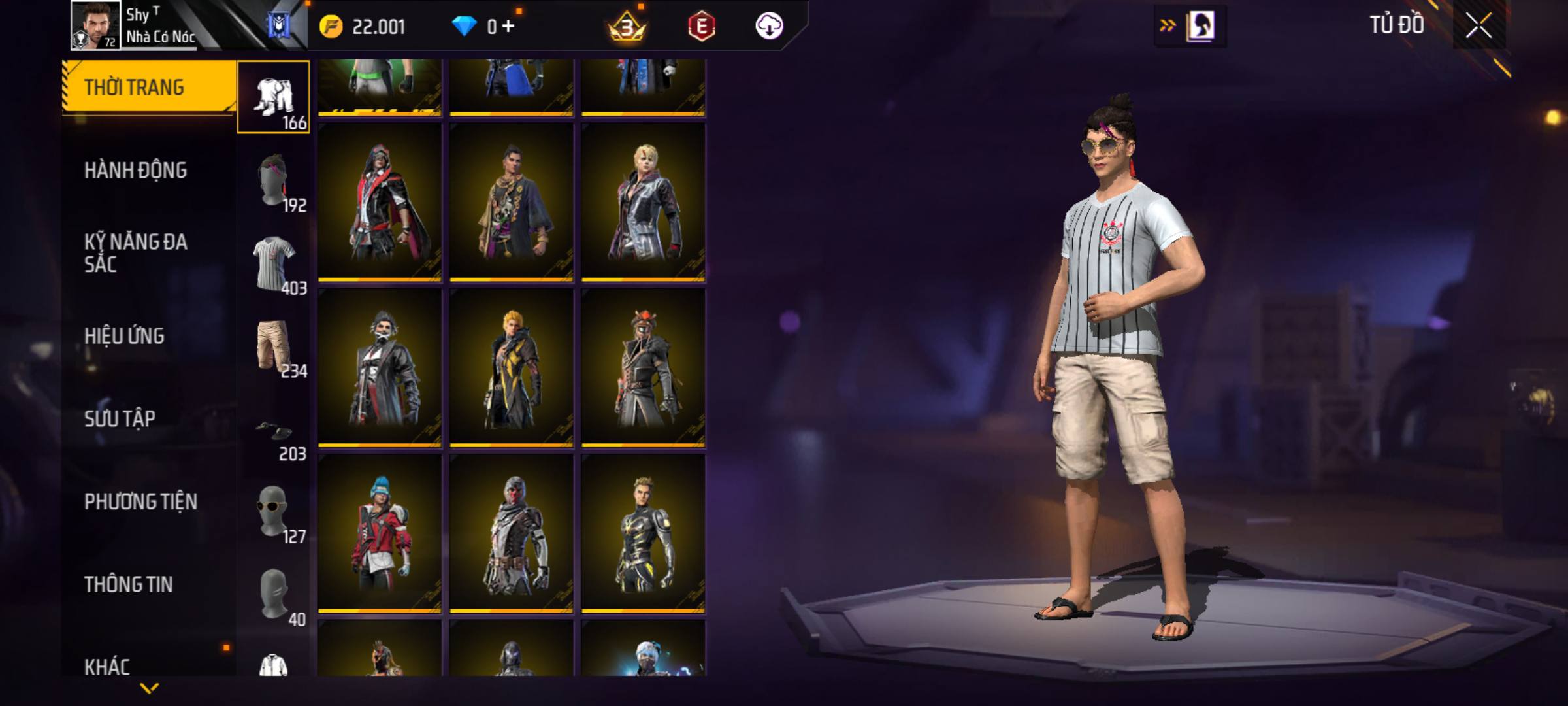The height and width of the screenshot is (706, 1568).
Task: Open the player profile avatar
Action: 95,25
